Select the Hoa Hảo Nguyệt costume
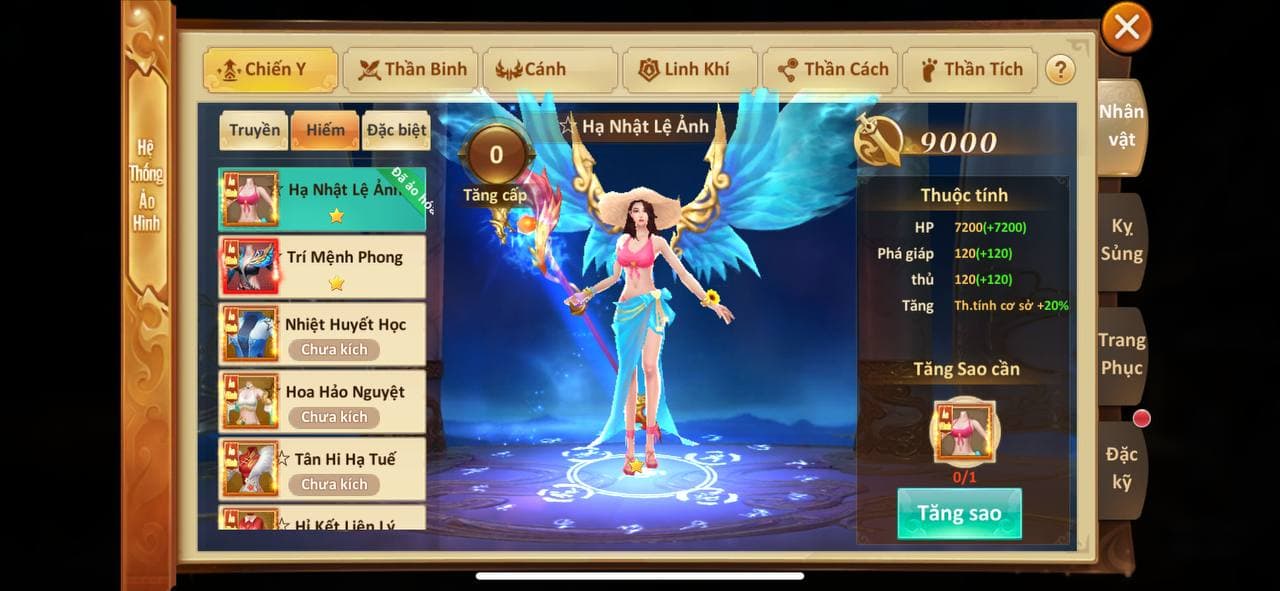The height and width of the screenshot is (591, 1280). click(322, 401)
